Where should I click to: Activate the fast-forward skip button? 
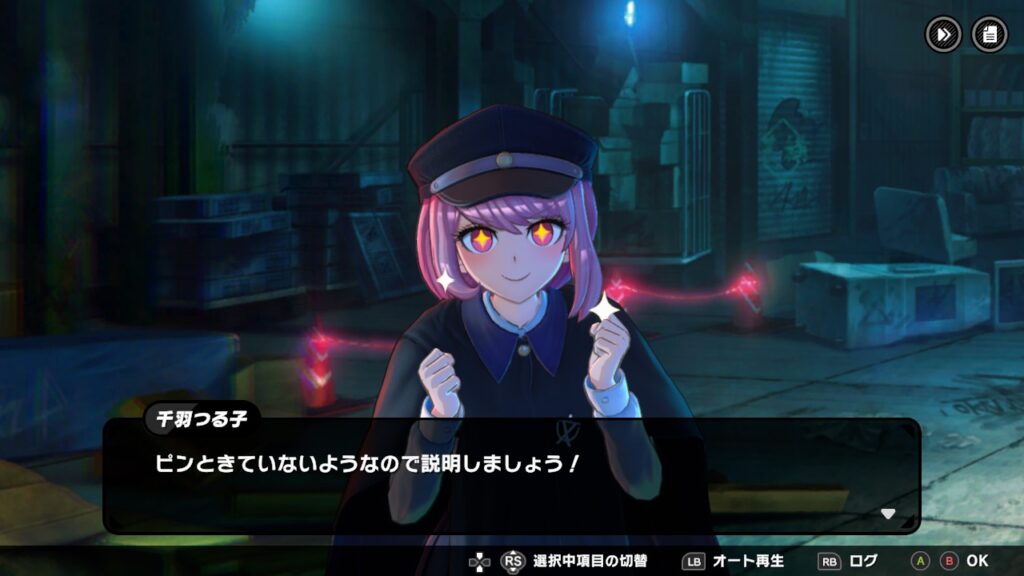942,35
